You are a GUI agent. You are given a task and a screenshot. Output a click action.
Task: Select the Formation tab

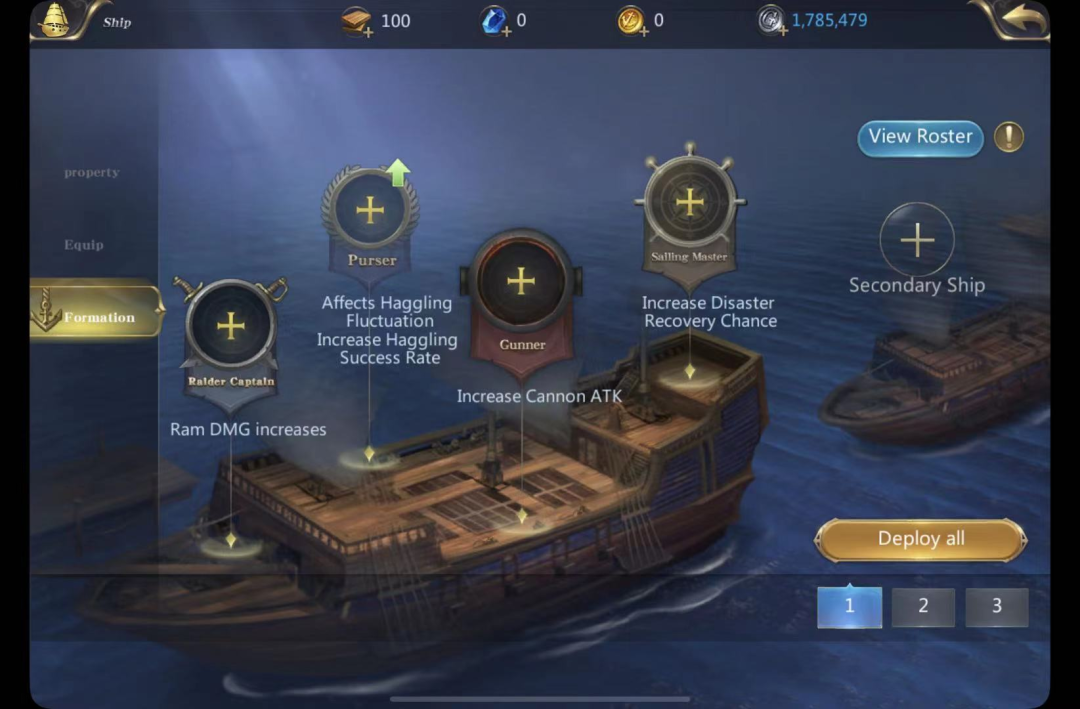(x=98, y=317)
